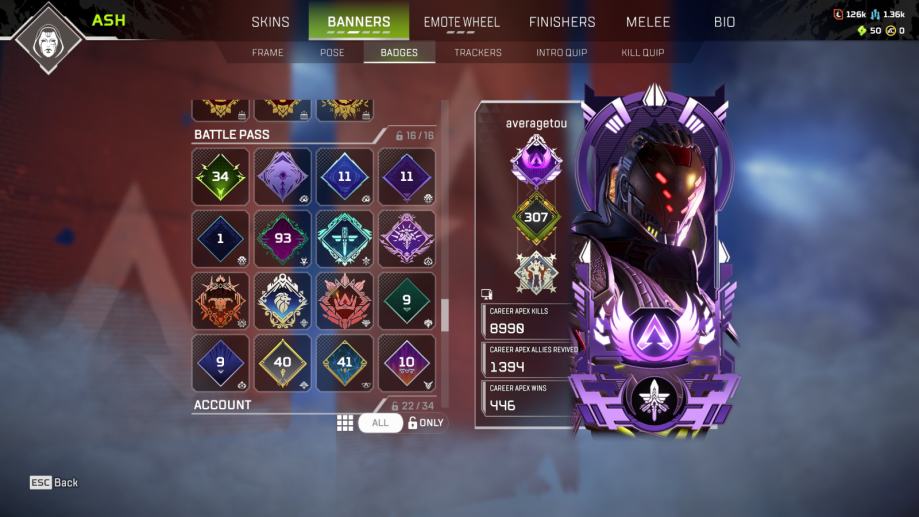The width and height of the screenshot is (919, 517).
Task: Go to the Finishers tab
Action: point(561,22)
